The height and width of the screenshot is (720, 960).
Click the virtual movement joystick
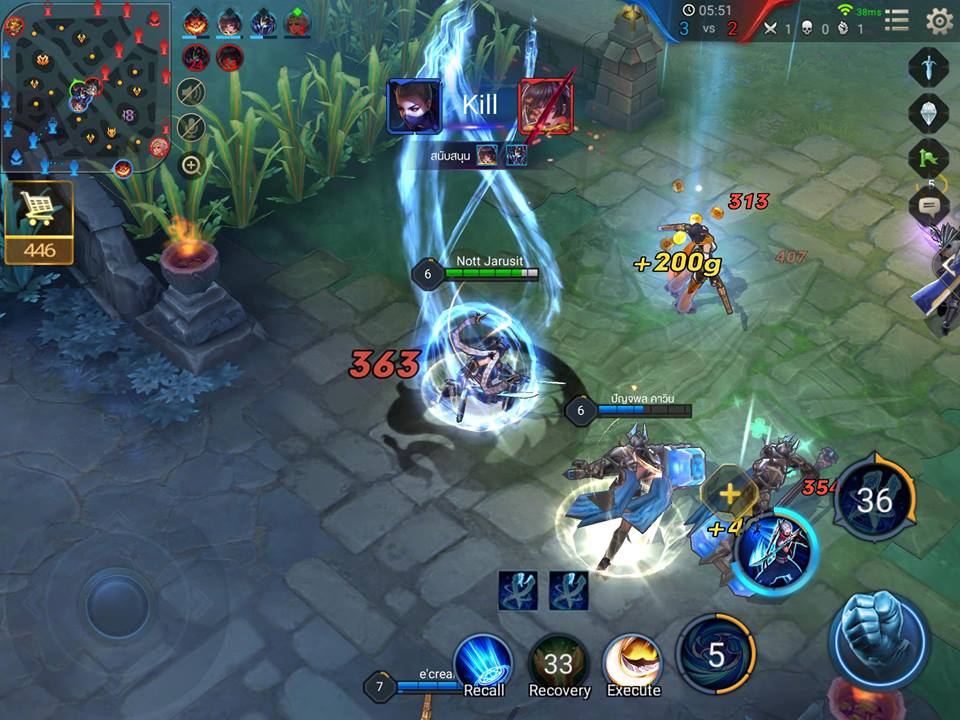coord(119,603)
